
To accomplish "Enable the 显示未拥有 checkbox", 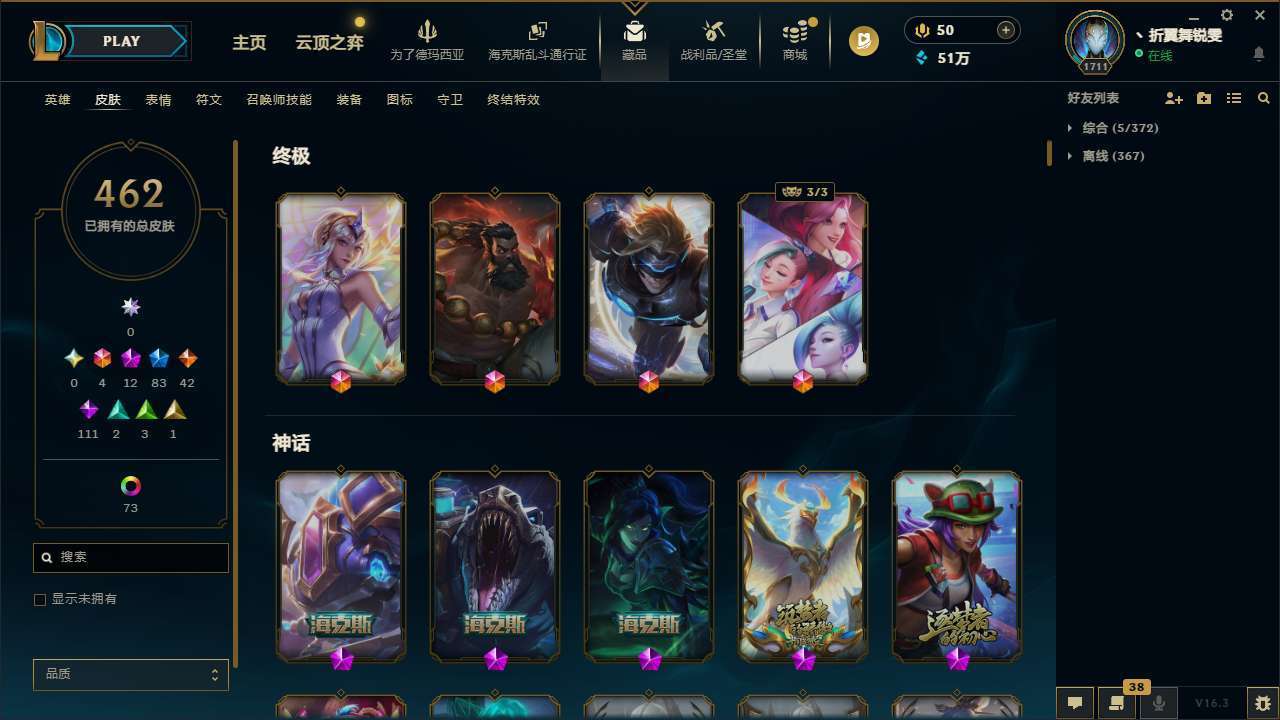I will pos(40,599).
